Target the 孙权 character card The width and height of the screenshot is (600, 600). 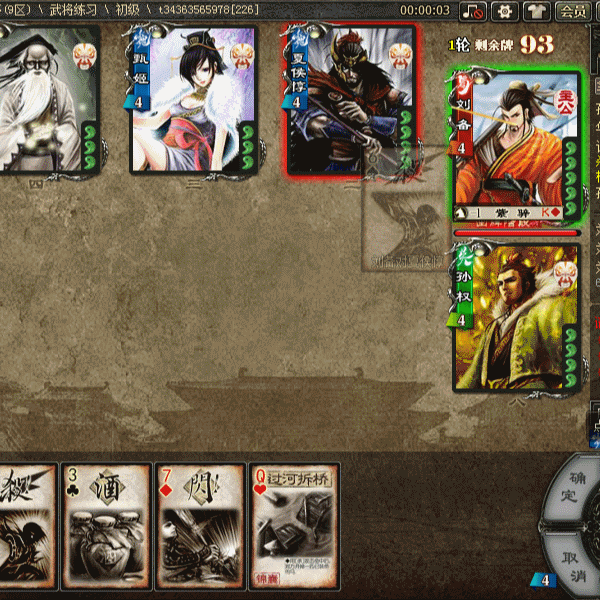click(517, 318)
